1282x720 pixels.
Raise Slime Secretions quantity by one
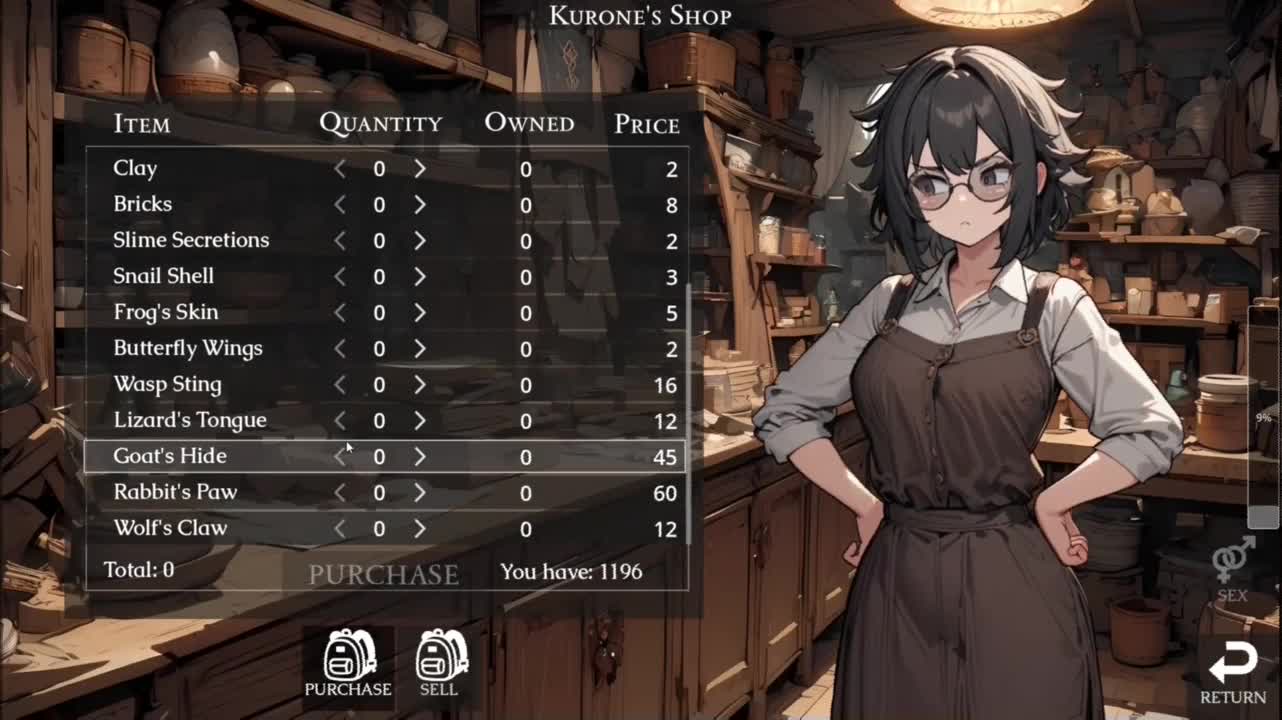click(420, 241)
